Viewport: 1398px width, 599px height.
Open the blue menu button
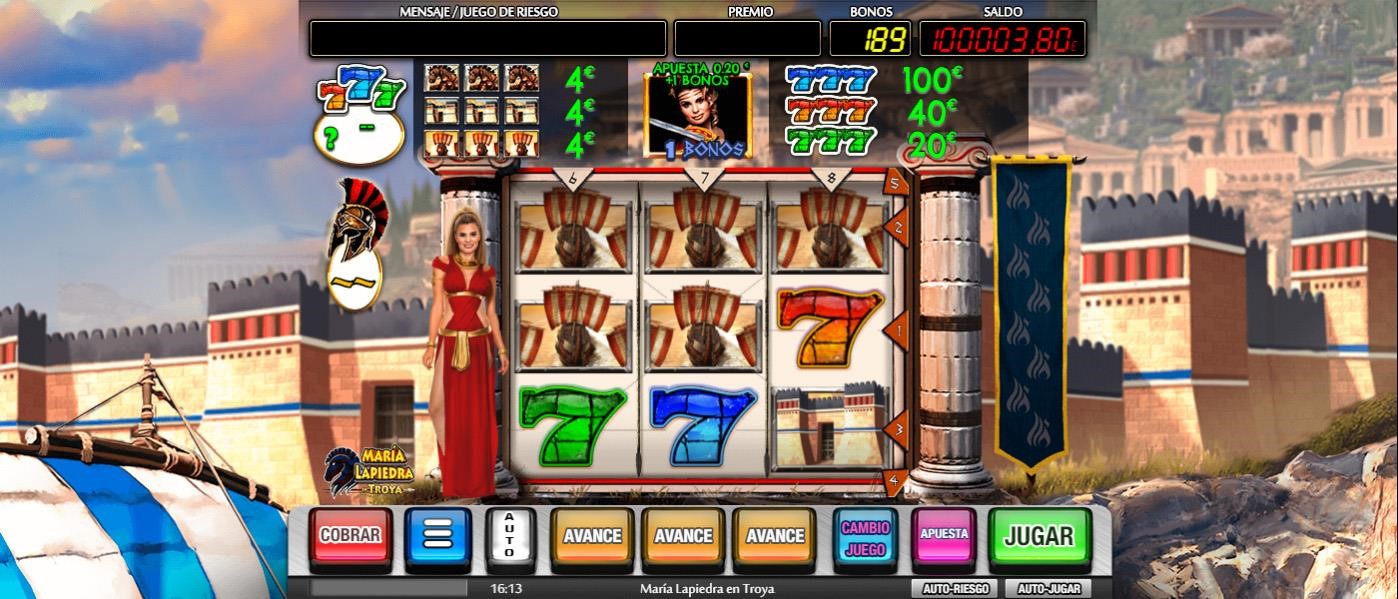click(x=438, y=535)
